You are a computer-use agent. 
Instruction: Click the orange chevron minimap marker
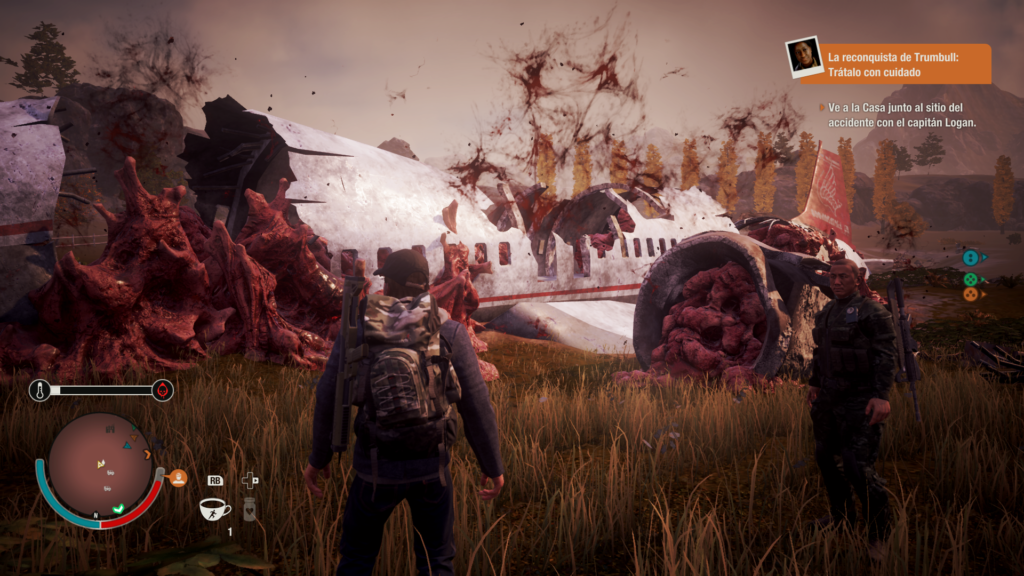point(147,455)
